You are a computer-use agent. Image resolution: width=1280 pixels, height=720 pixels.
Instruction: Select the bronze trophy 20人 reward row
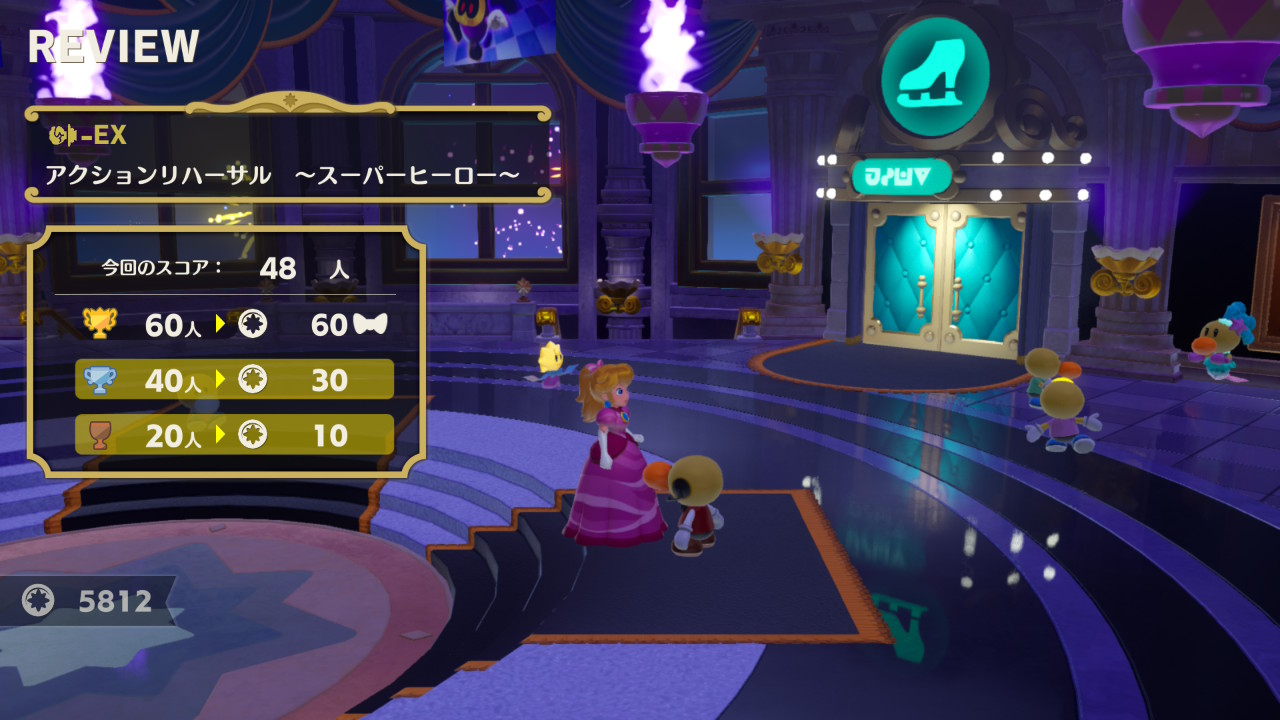(x=235, y=435)
